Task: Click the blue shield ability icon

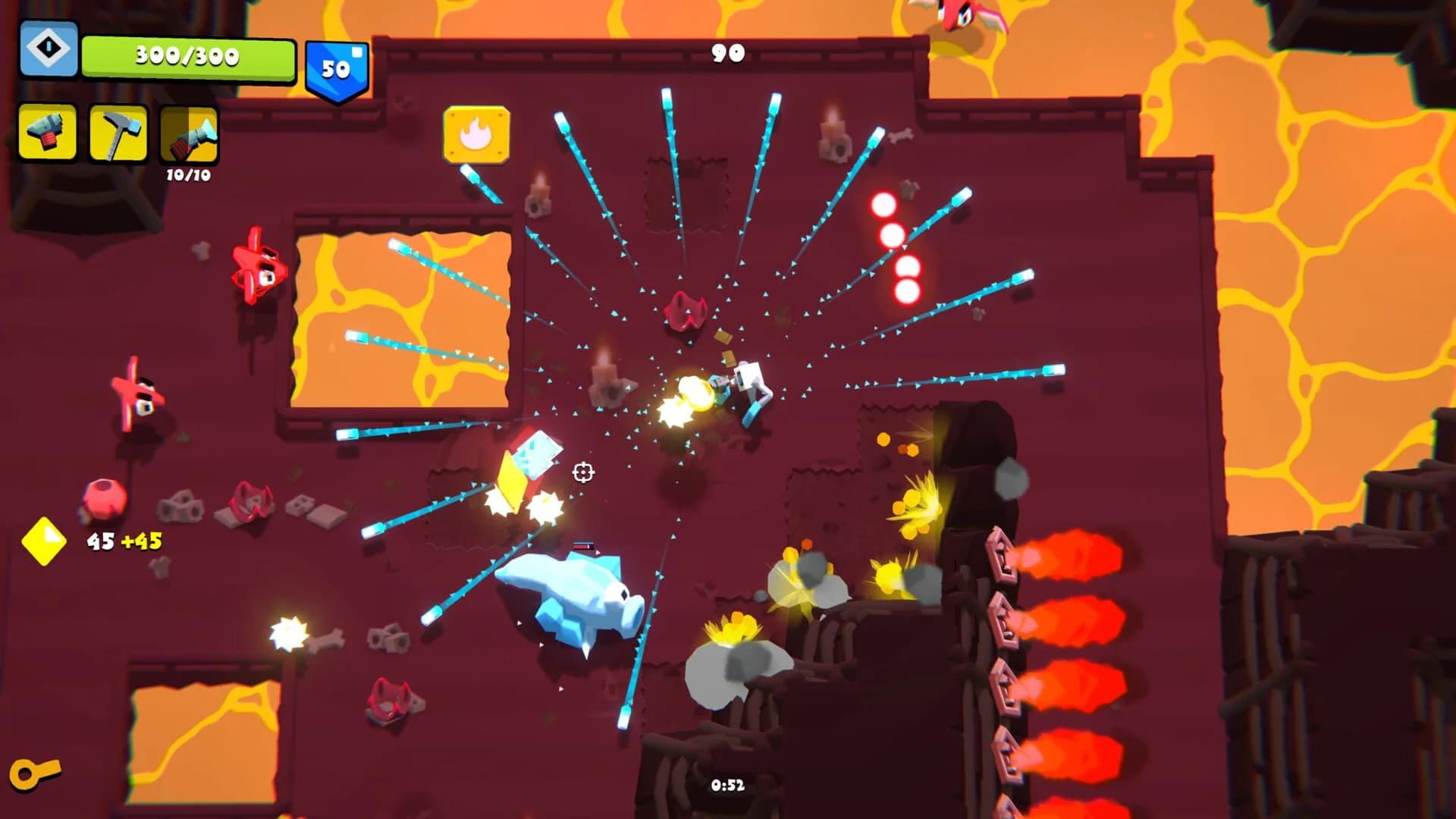Action: [x=47, y=49]
